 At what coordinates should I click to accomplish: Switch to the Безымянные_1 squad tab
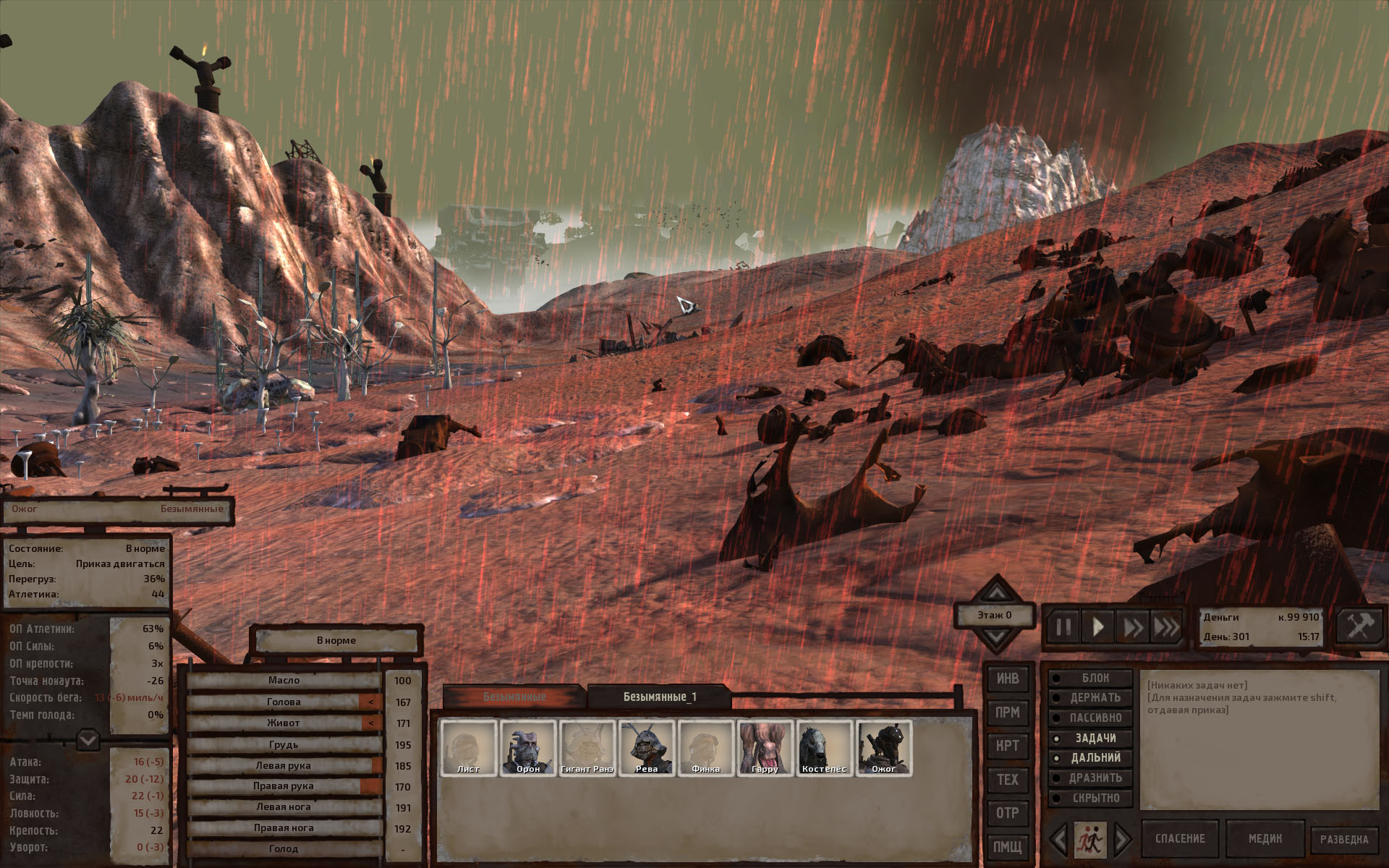660,697
